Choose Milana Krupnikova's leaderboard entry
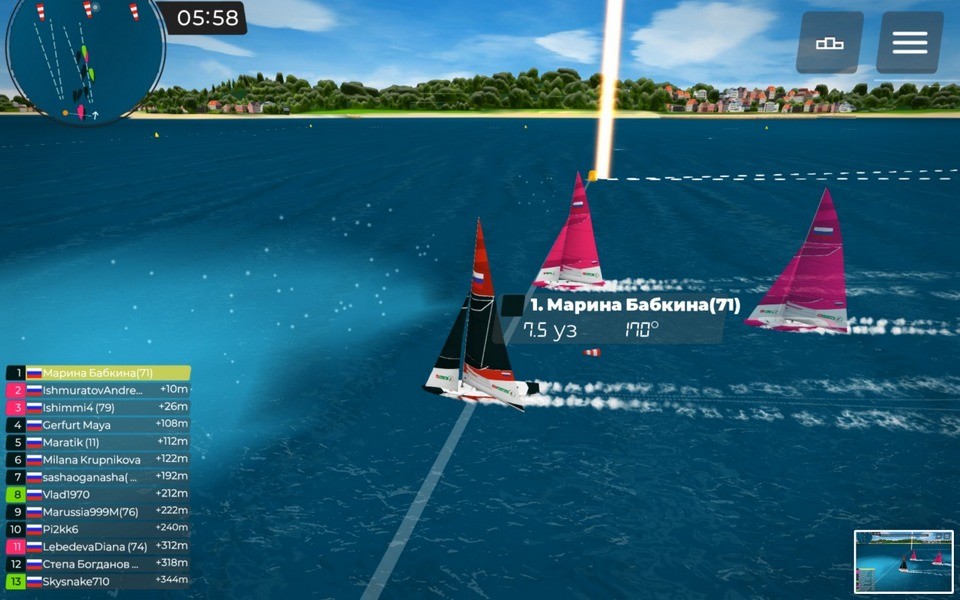Viewport: 960px width, 600px height. [x=98, y=459]
